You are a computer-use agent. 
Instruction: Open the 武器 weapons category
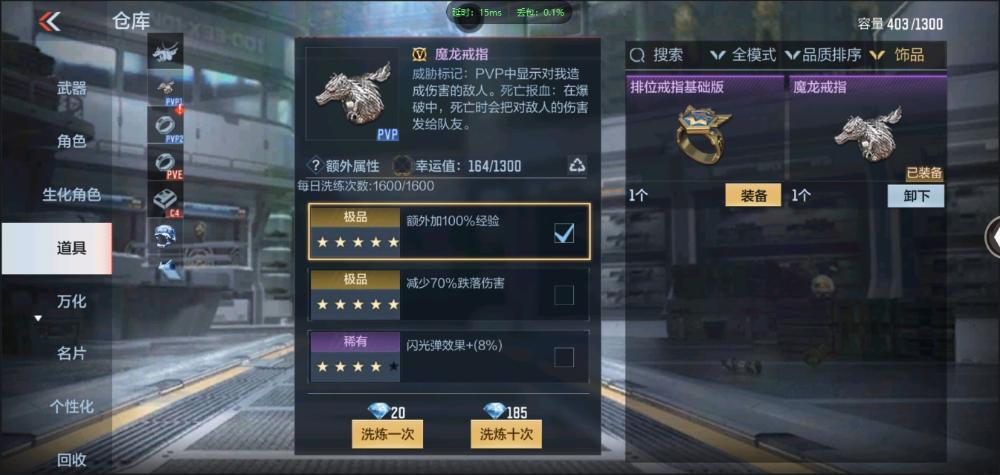click(71, 88)
